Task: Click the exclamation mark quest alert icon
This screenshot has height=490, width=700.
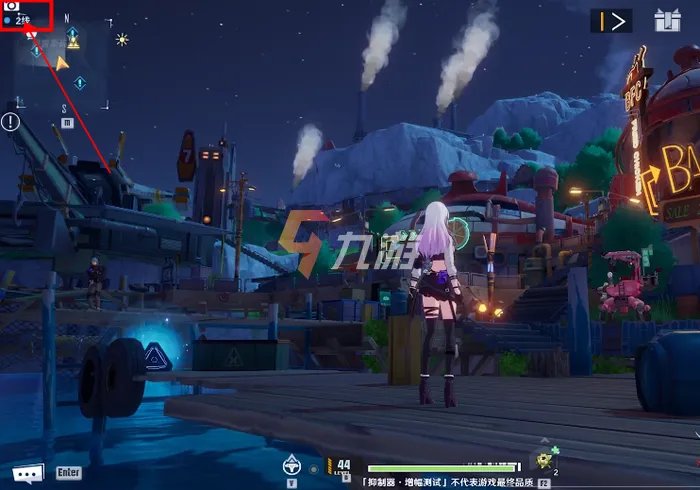Action: (10, 122)
